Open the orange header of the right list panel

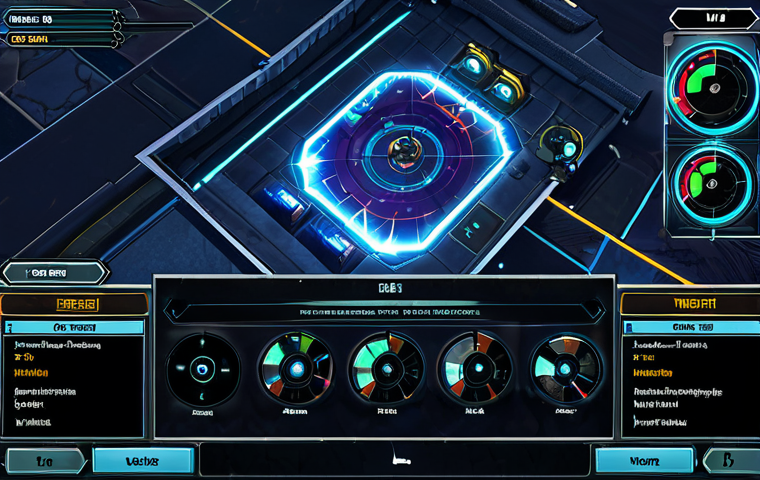point(689,303)
